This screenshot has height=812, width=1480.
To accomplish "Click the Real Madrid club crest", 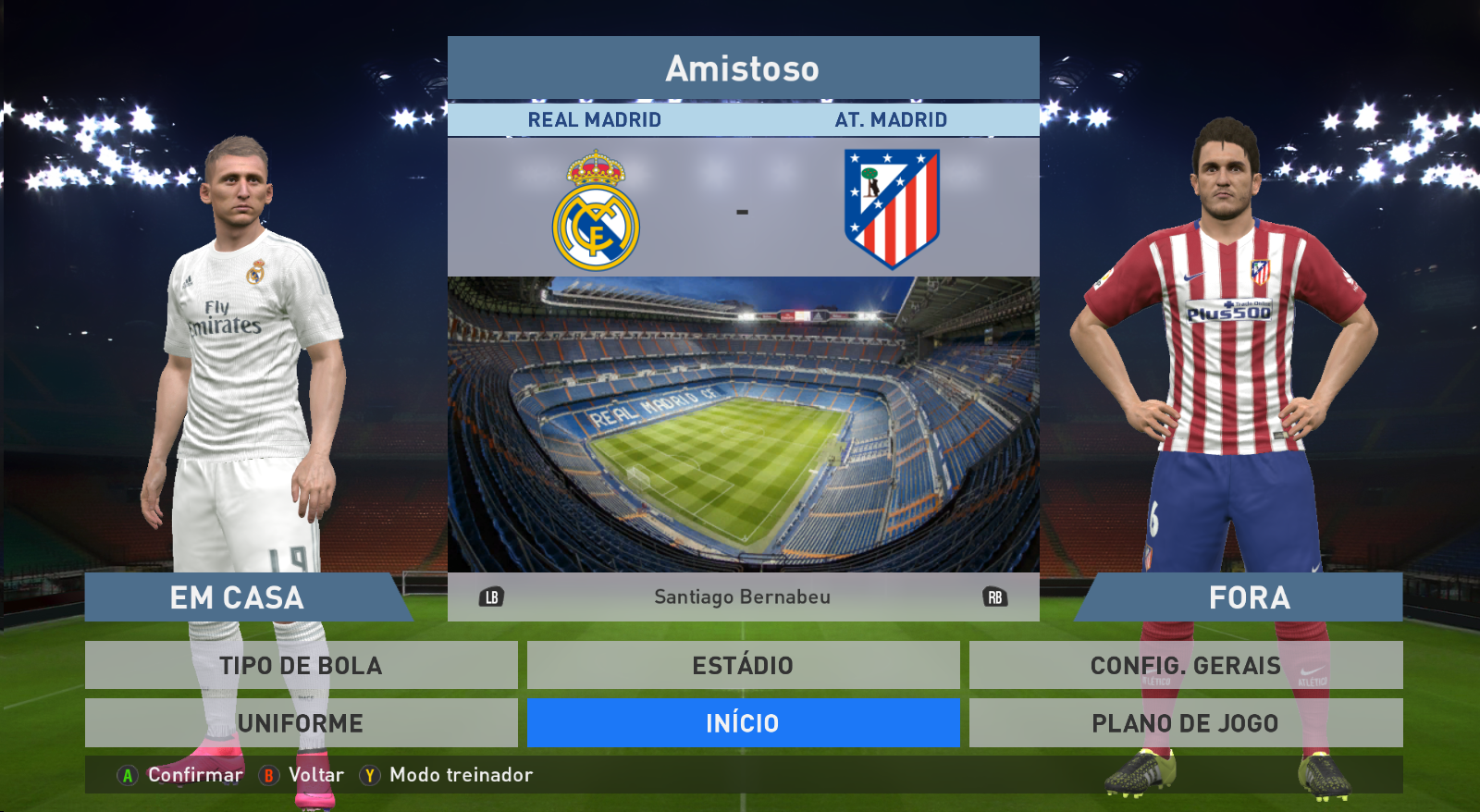I will click(x=596, y=211).
